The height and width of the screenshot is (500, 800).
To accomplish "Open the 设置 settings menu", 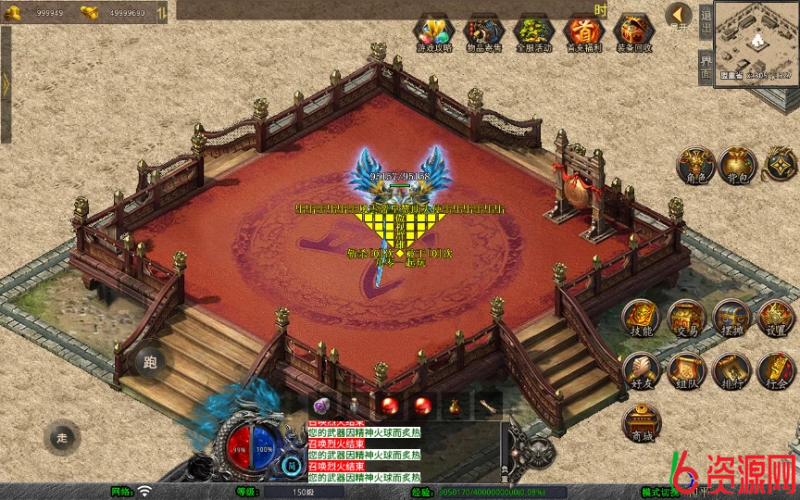I will 775,316.
